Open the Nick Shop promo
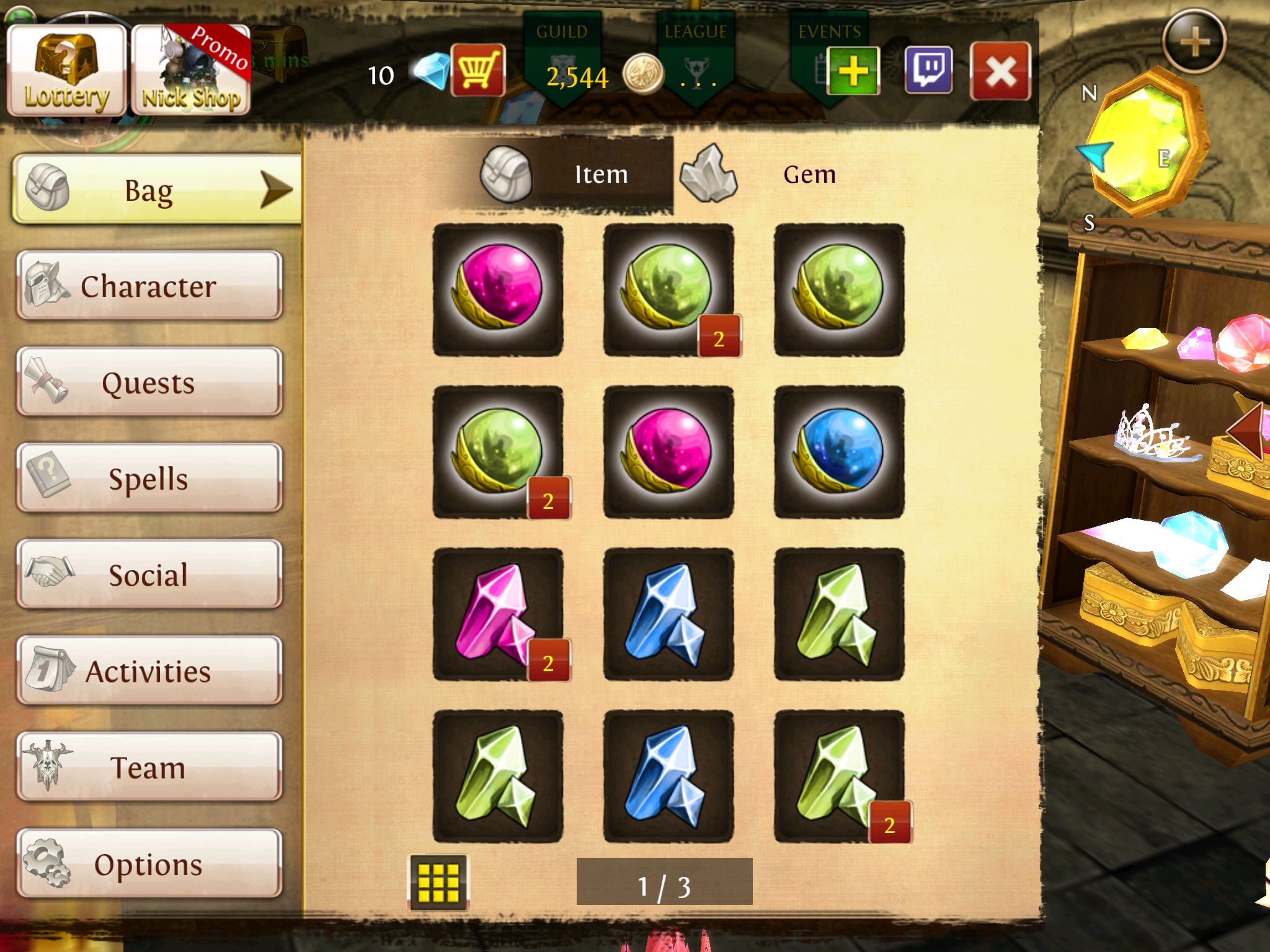 (191, 71)
